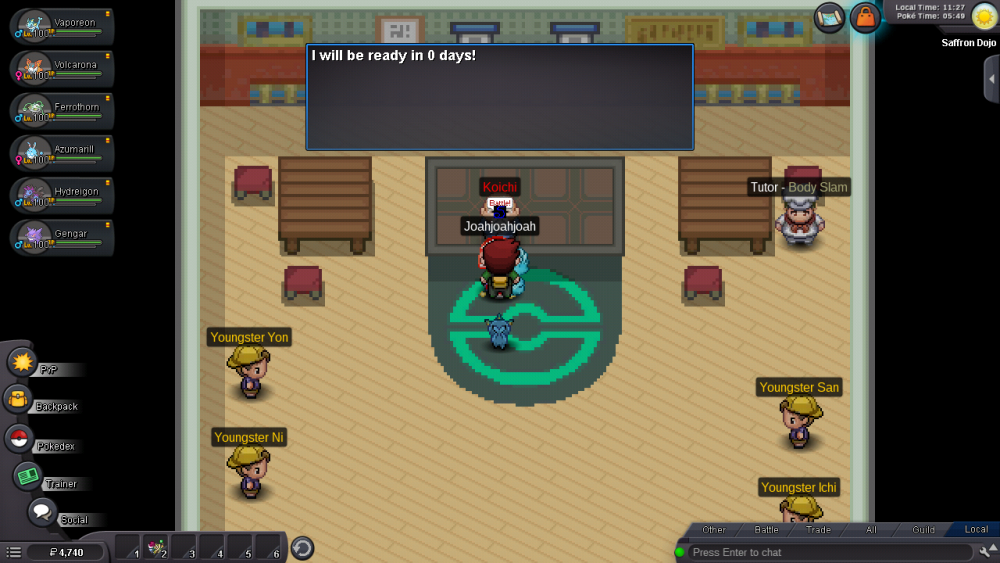1000x563 pixels.
Task: Open chat settings wrench icon
Action: click(987, 551)
